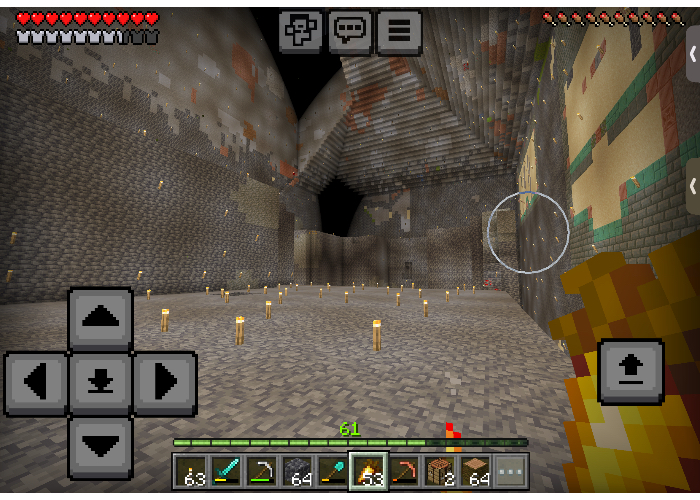Tap the move right arrow
Image resolution: width=700 pixels, height=500 pixels.
click(x=164, y=383)
